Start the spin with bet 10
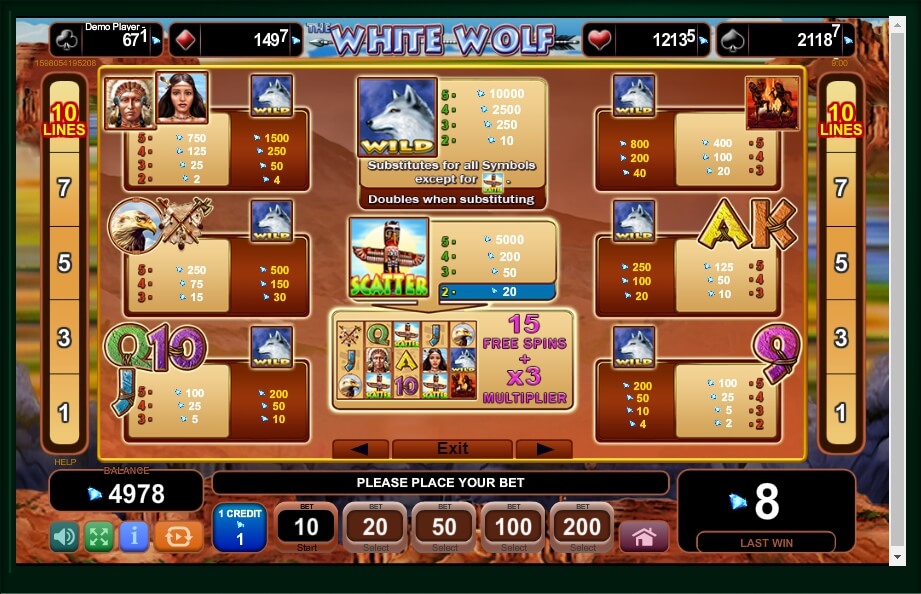 pyautogui.click(x=306, y=527)
